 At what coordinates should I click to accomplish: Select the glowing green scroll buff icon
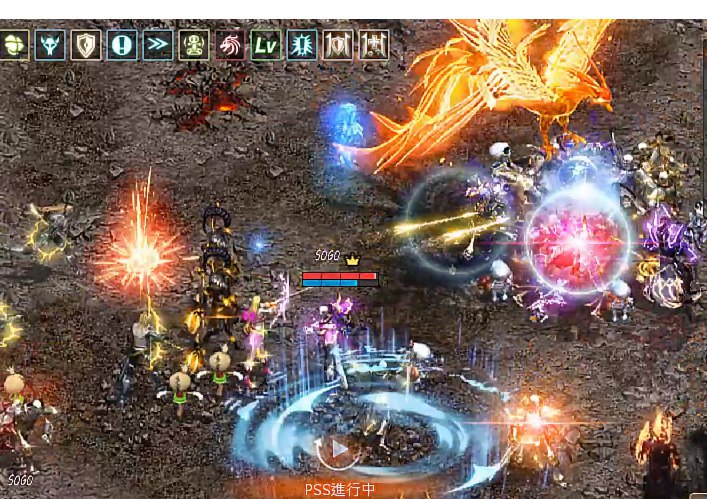click(x=301, y=45)
